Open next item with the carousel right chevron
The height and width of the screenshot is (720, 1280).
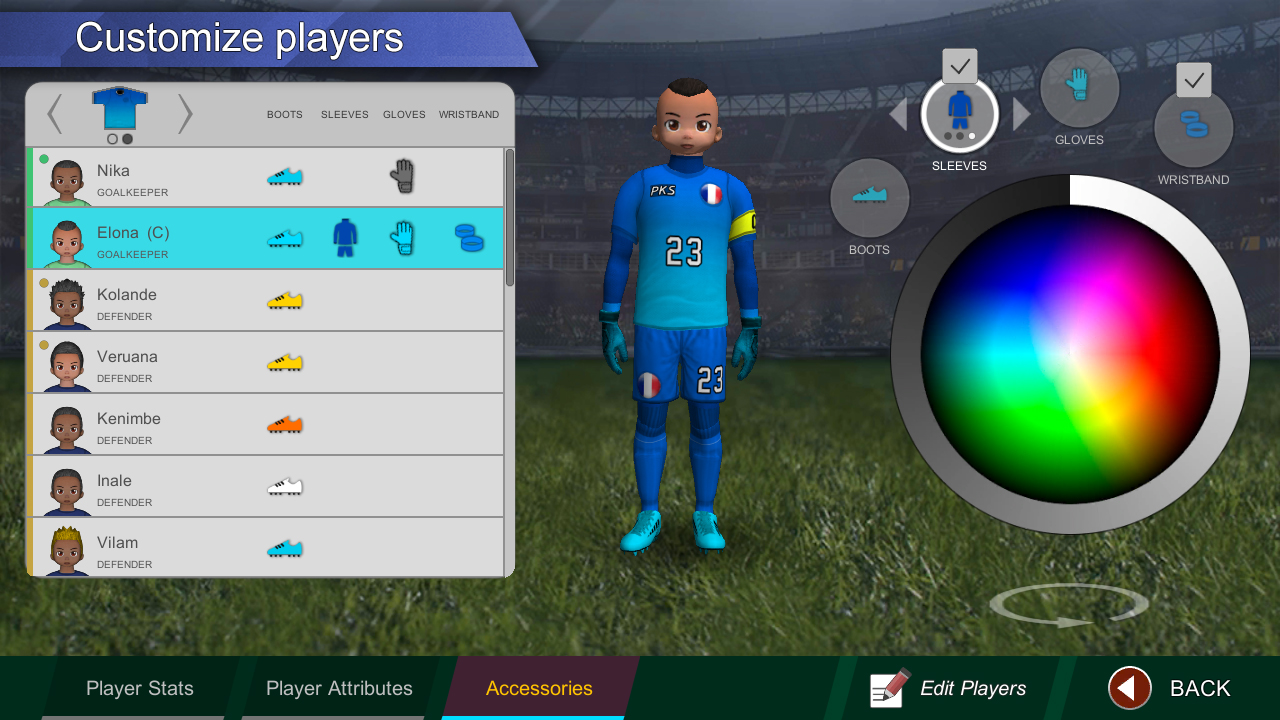tap(185, 114)
